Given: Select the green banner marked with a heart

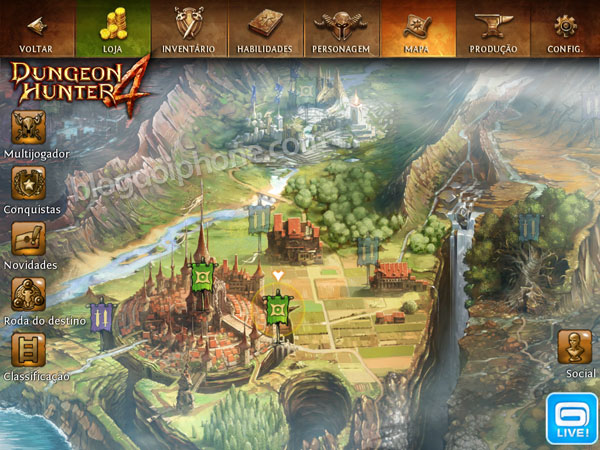Looking at the screenshot, I should click(278, 308).
